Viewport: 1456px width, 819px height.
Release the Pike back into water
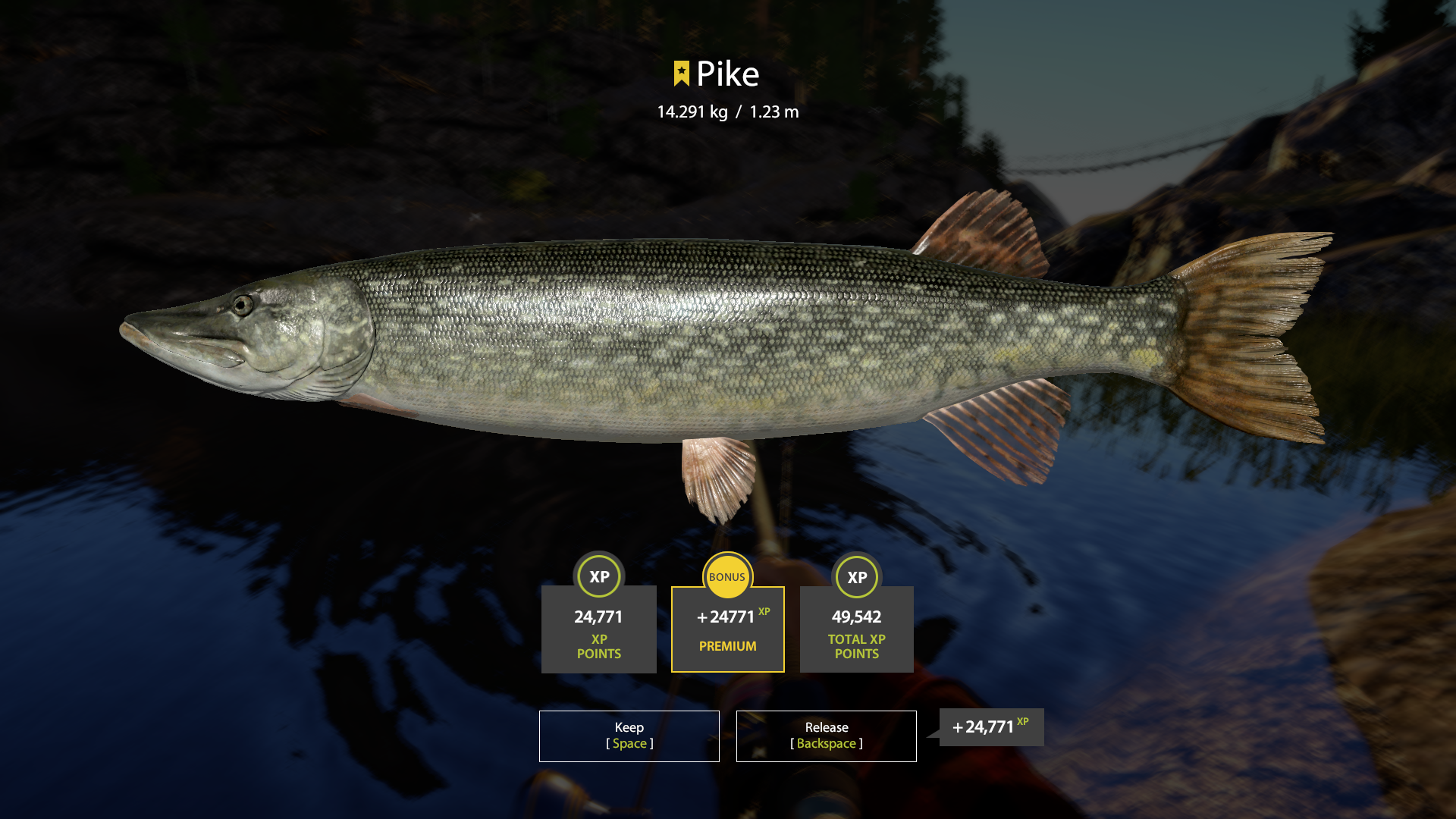coord(826,736)
